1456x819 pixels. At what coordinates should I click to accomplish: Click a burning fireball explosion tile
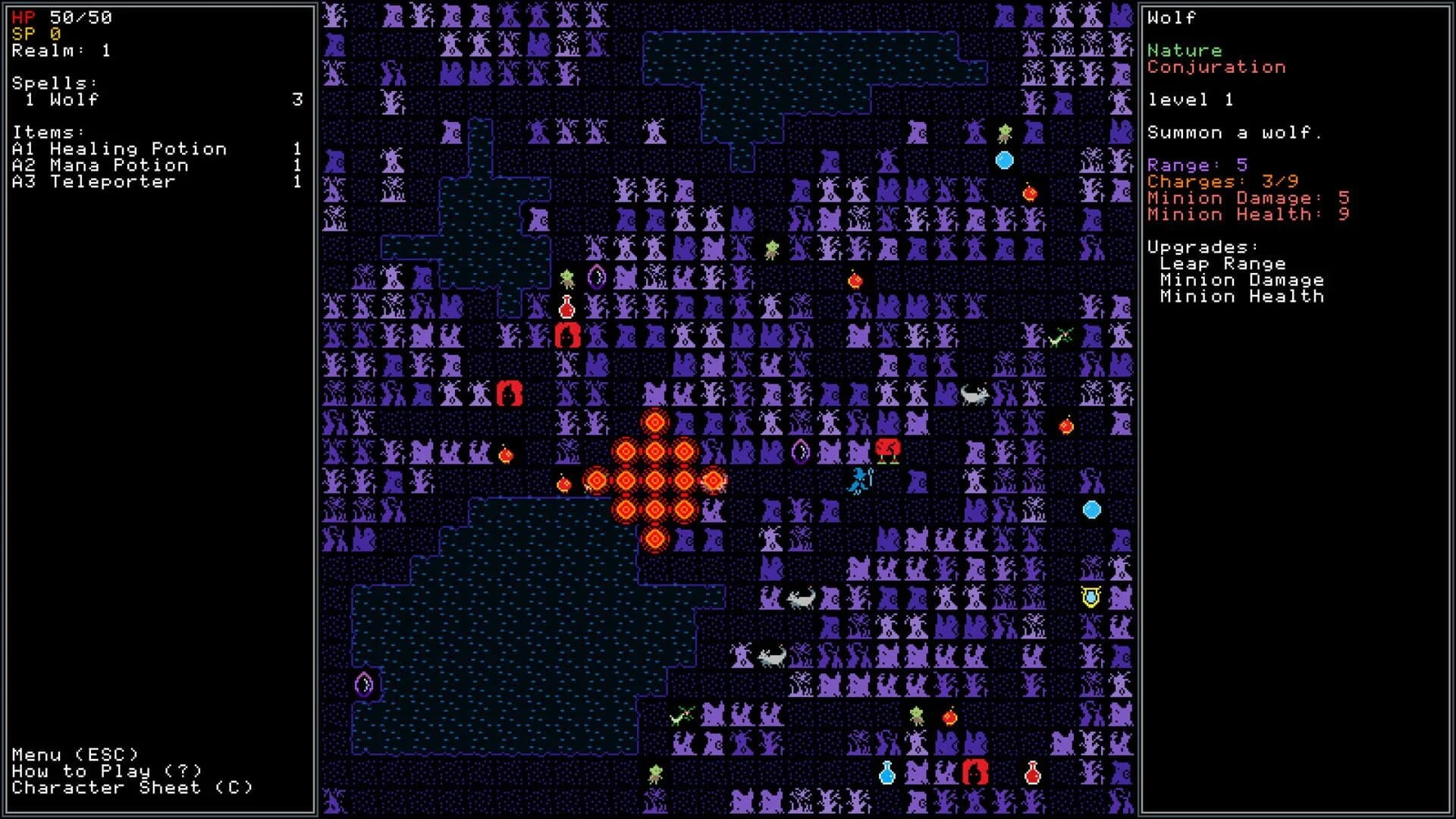[x=654, y=479]
